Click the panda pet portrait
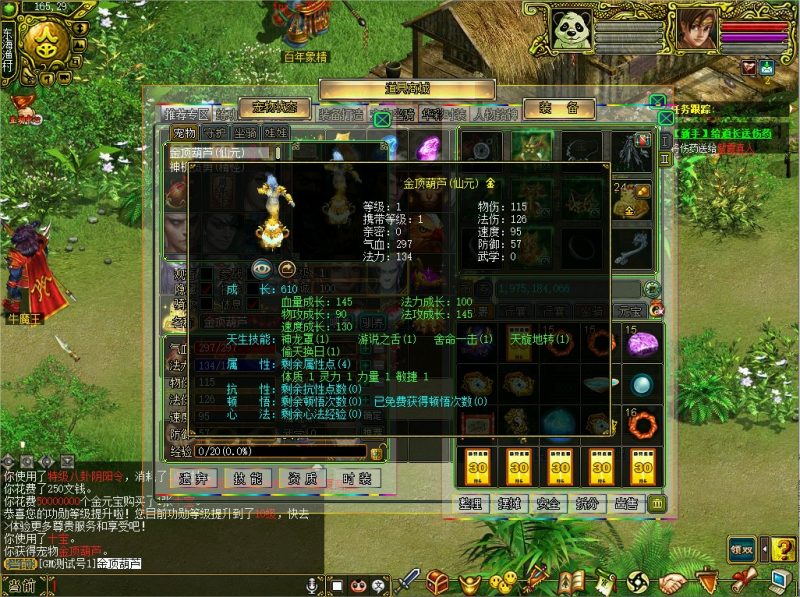 [571, 31]
